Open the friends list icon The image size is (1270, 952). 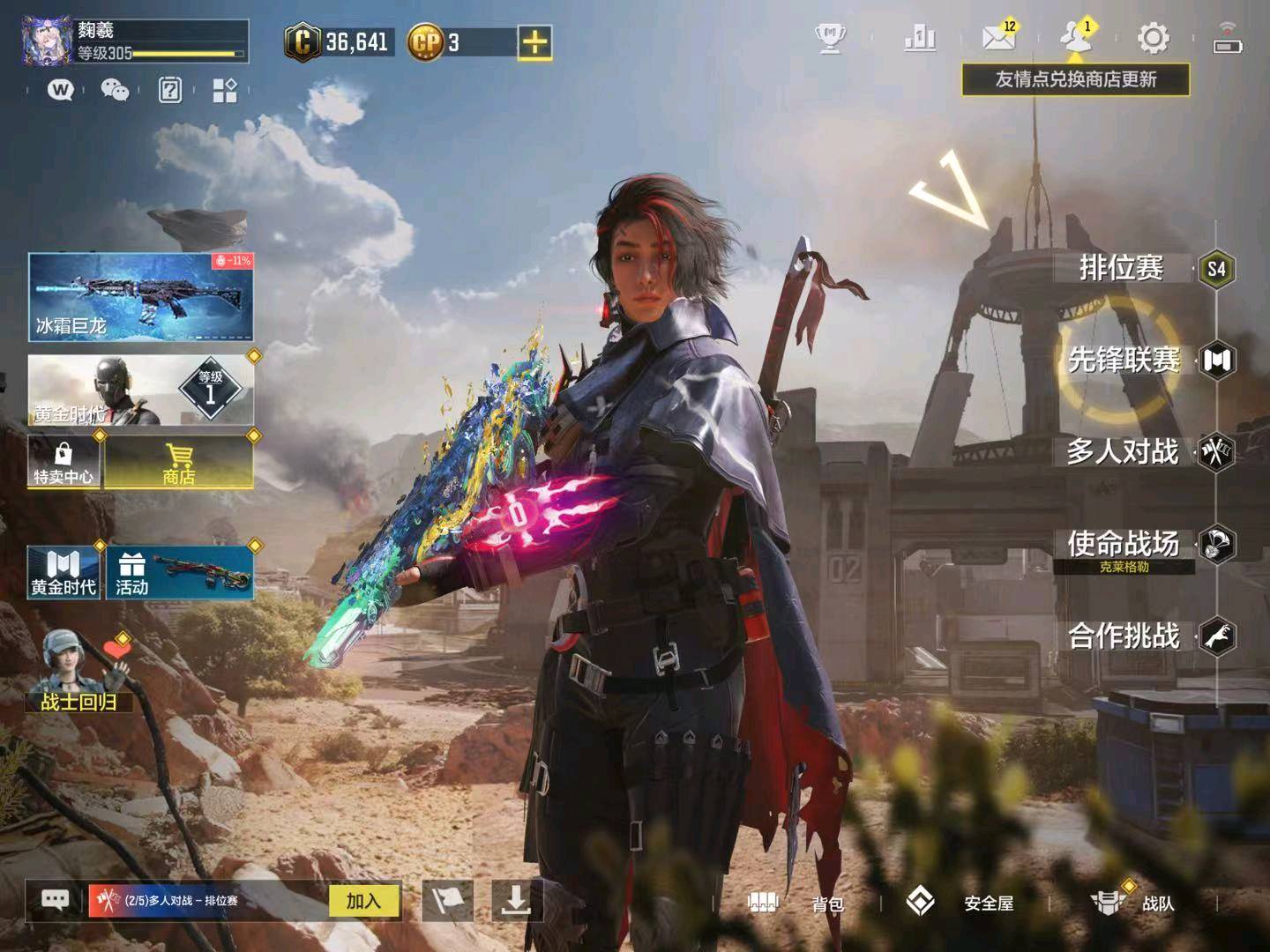[1074, 38]
